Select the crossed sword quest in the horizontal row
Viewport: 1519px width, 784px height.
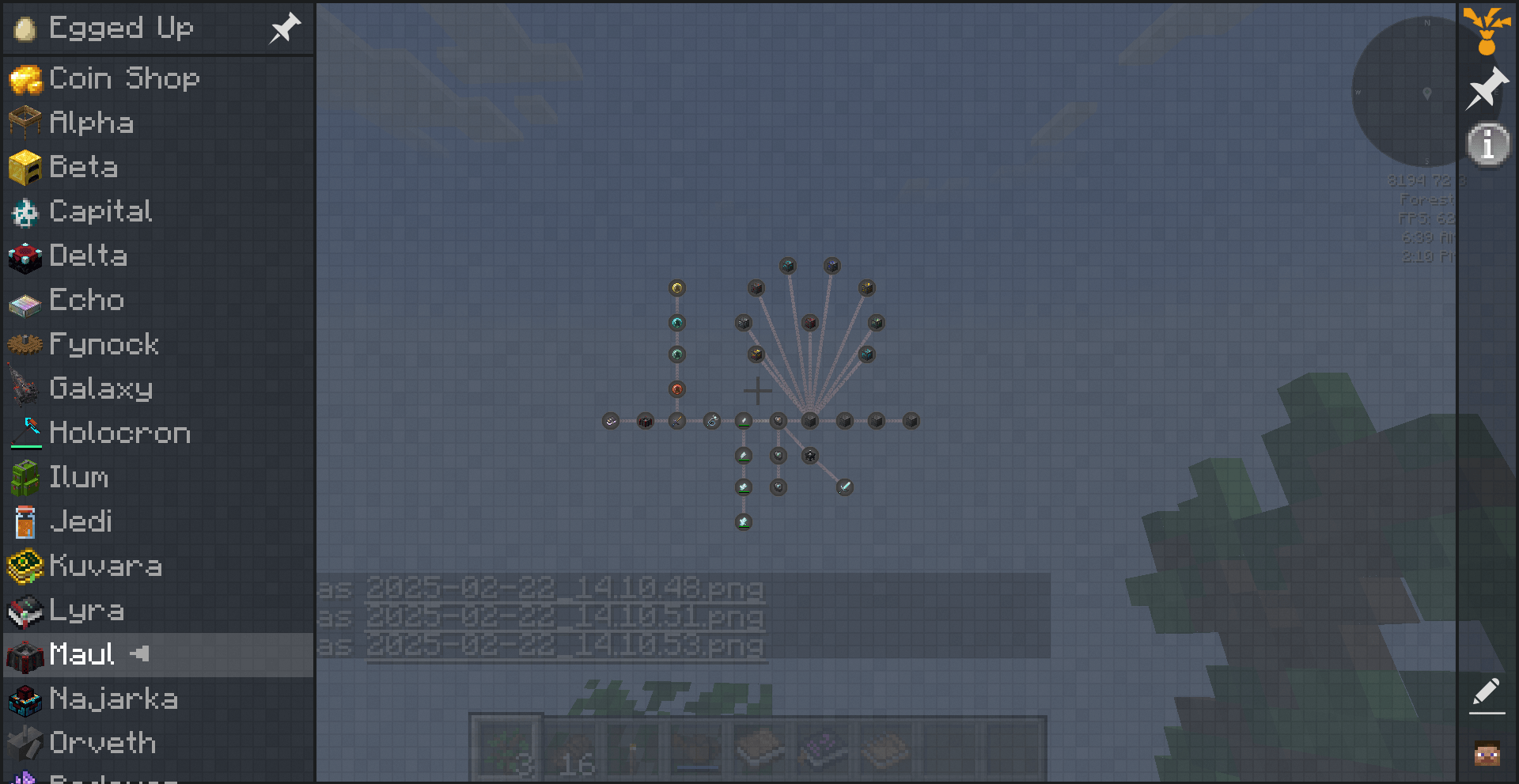(x=677, y=422)
